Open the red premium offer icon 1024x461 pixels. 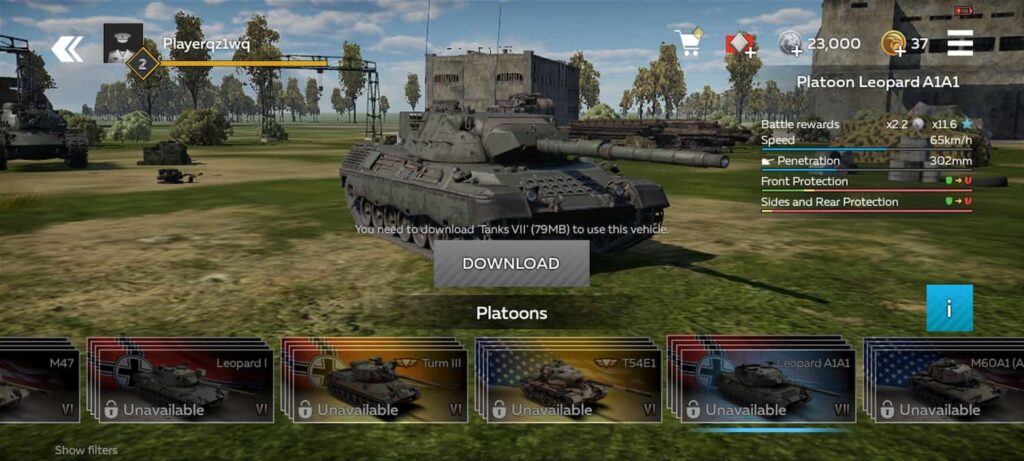click(740, 44)
